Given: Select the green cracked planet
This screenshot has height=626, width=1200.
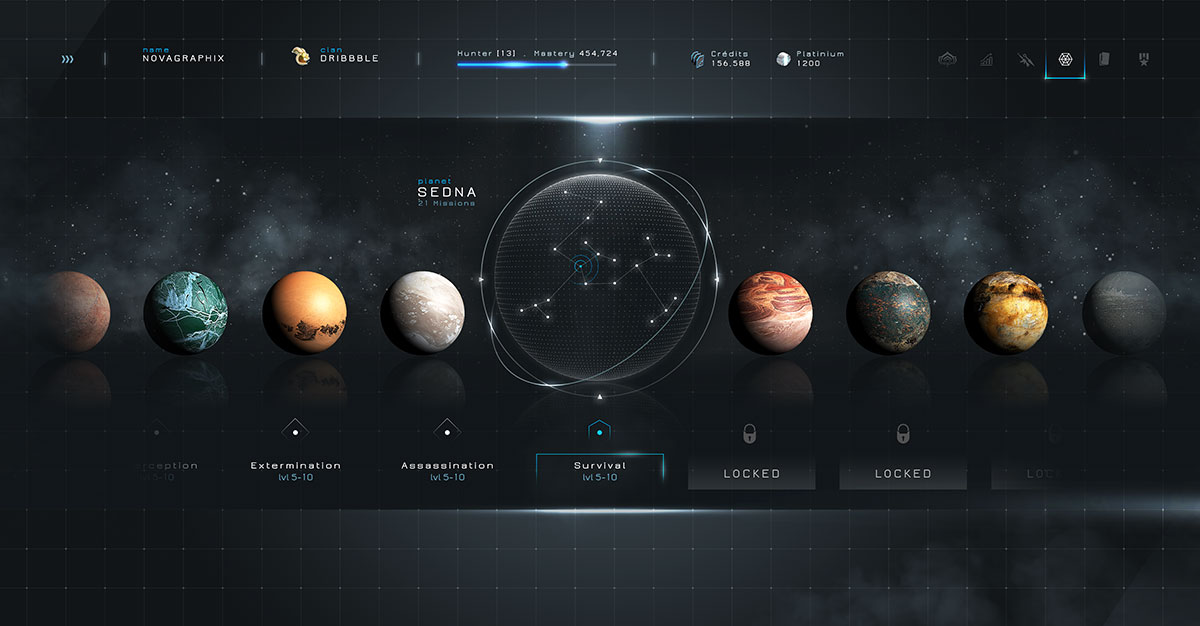Looking at the screenshot, I should pyautogui.click(x=186, y=313).
